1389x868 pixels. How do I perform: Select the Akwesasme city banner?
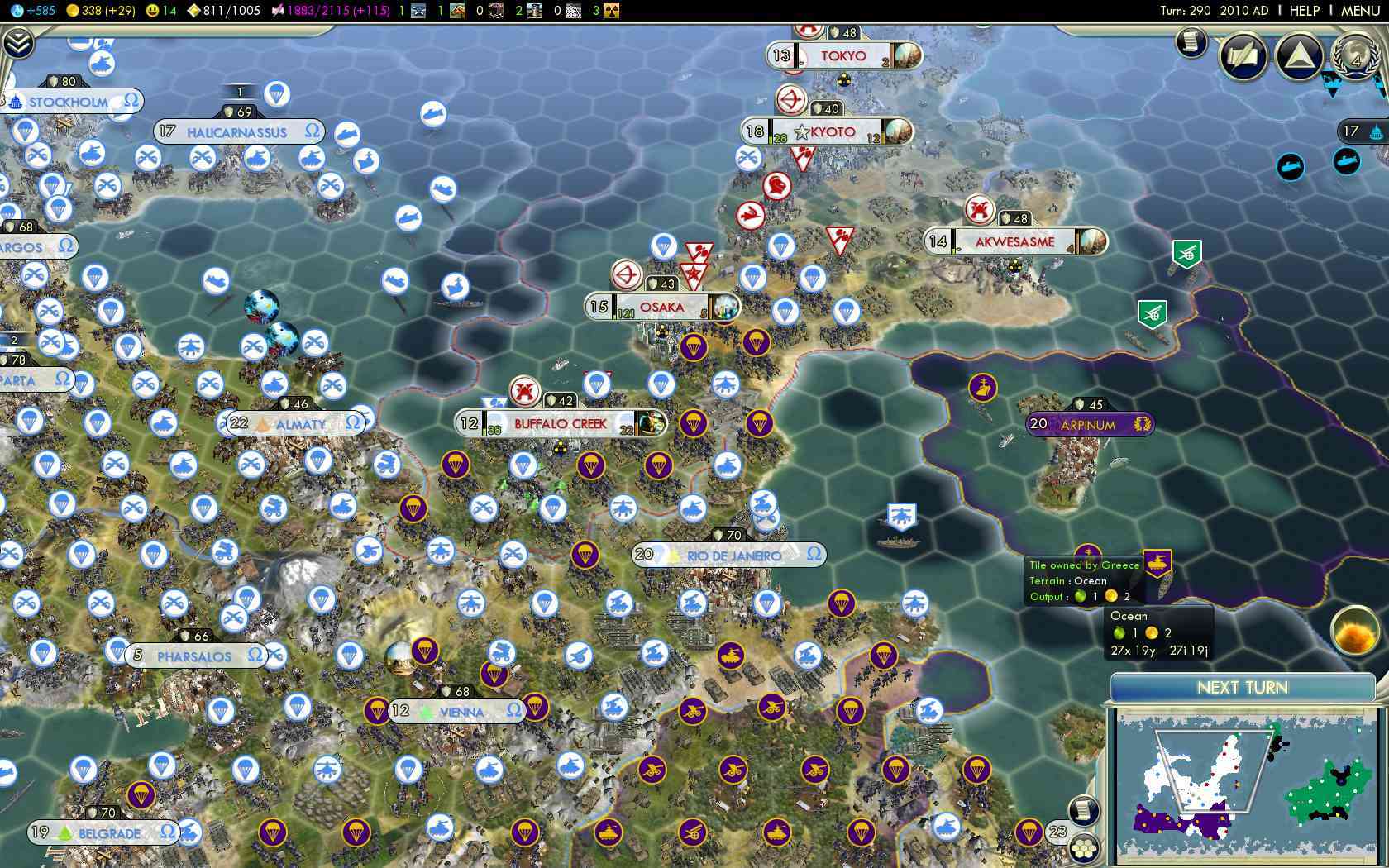[x=1014, y=242]
